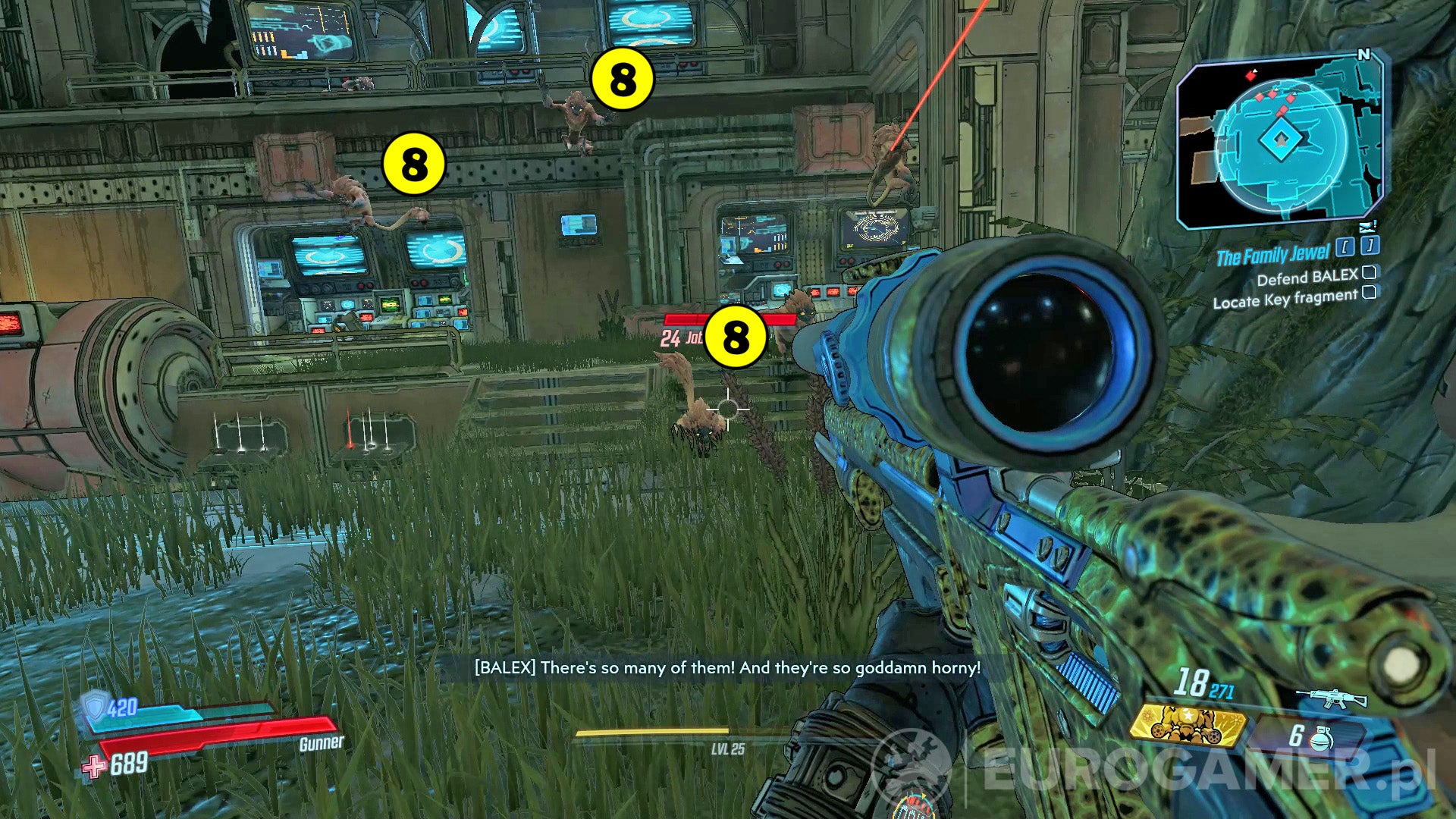Click the golden Iron Bear action skill badge

(x=1189, y=724)
